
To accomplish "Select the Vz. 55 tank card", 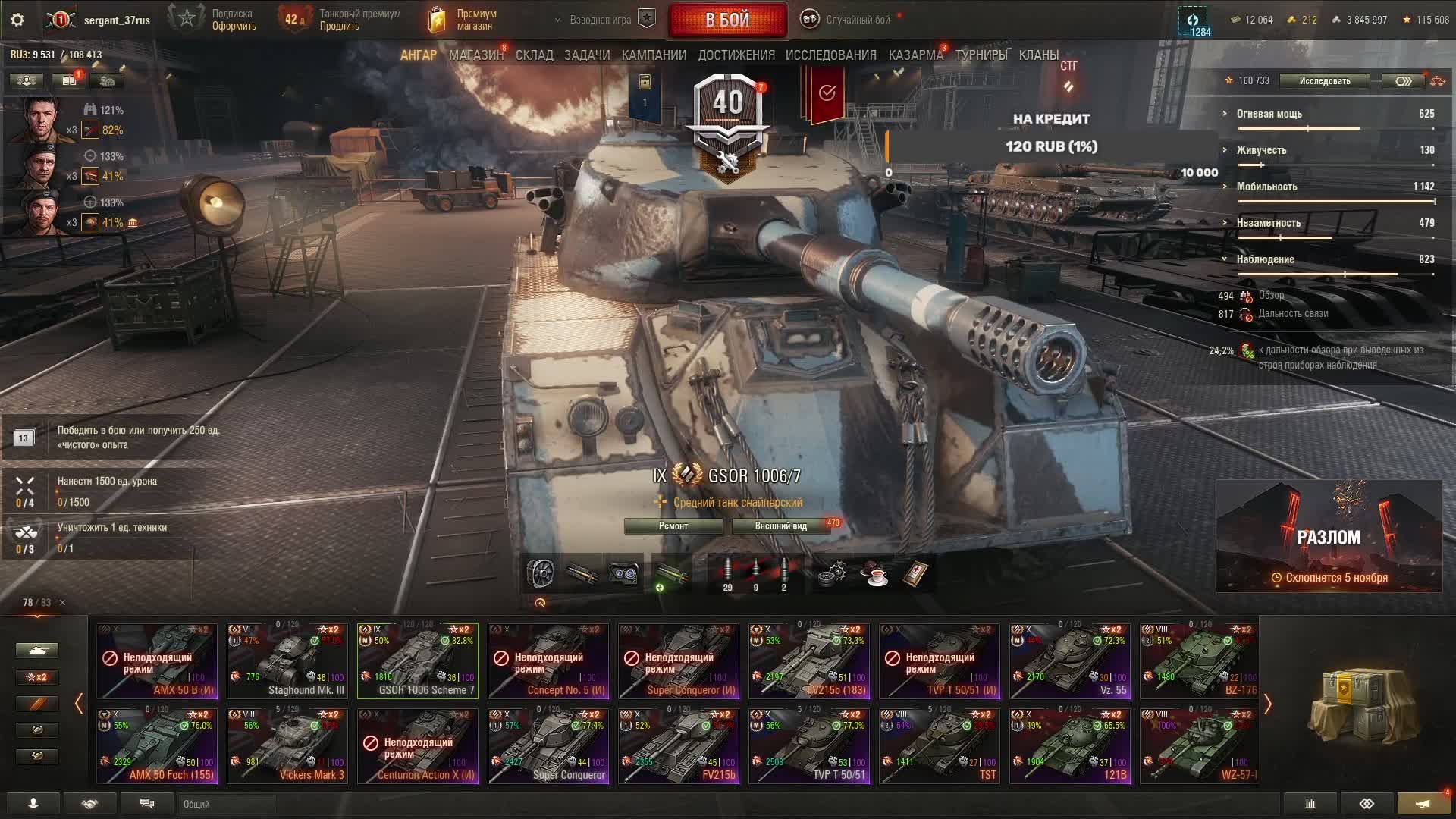I will click(x=1070, y=661).
